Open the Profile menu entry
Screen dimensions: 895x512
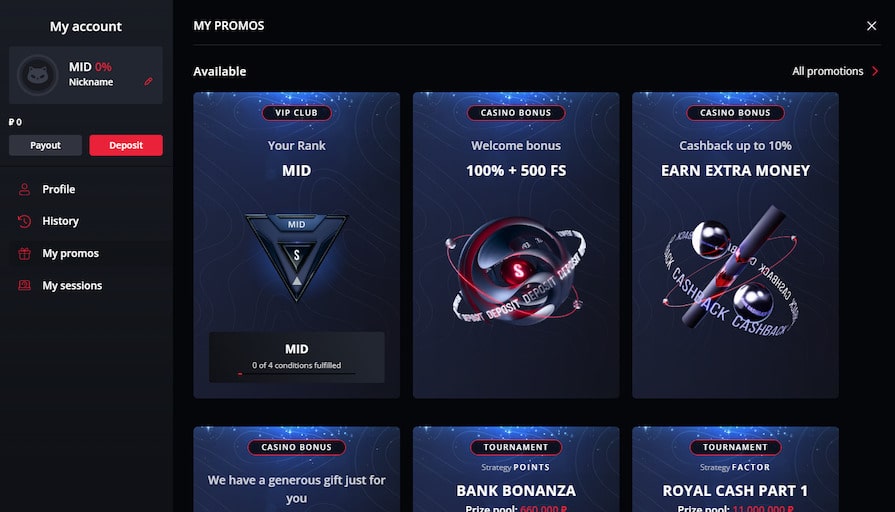(58, 189)
